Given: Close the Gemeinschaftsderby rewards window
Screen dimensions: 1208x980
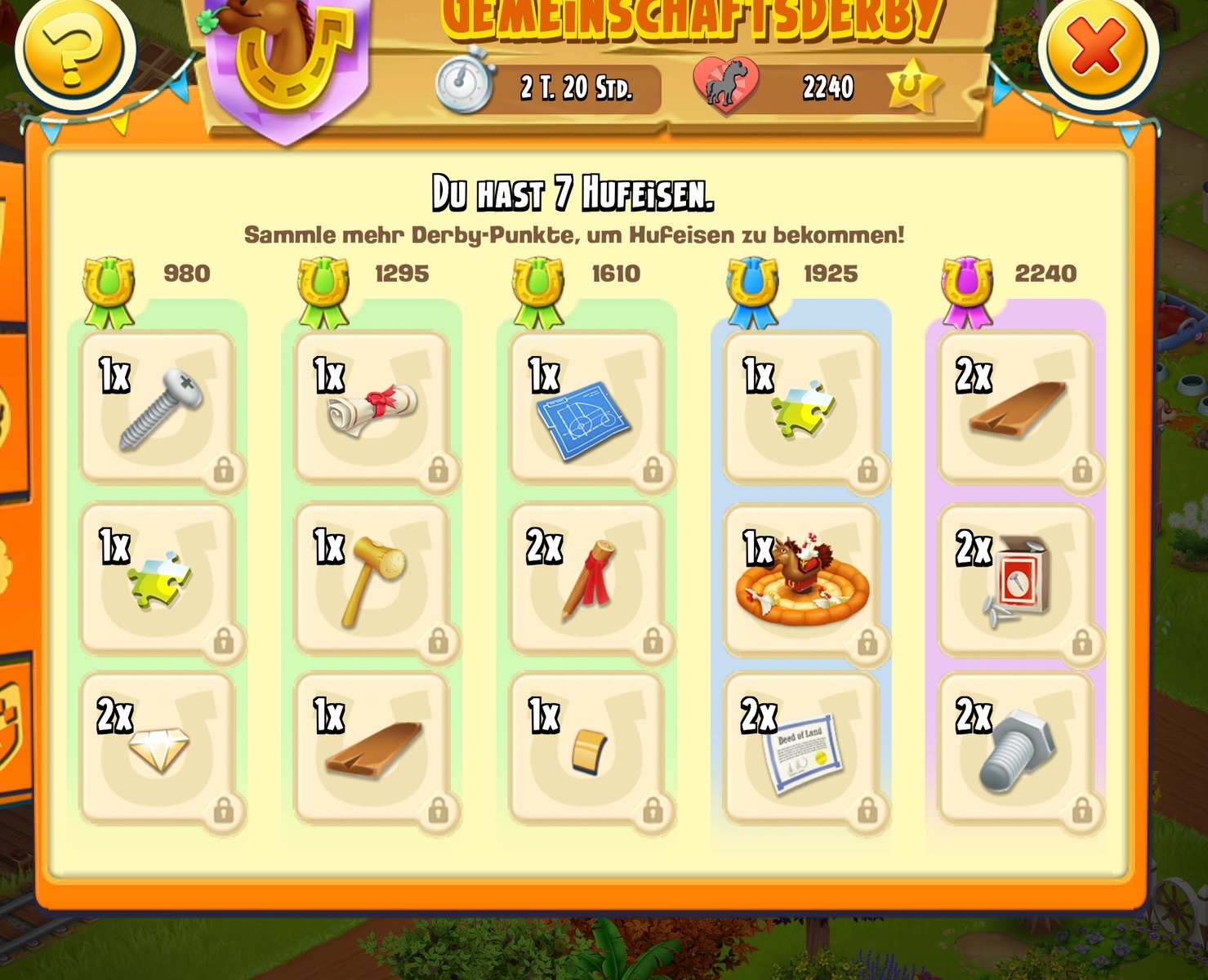Looking at the screenshot, I should (x=1097, y=47).
